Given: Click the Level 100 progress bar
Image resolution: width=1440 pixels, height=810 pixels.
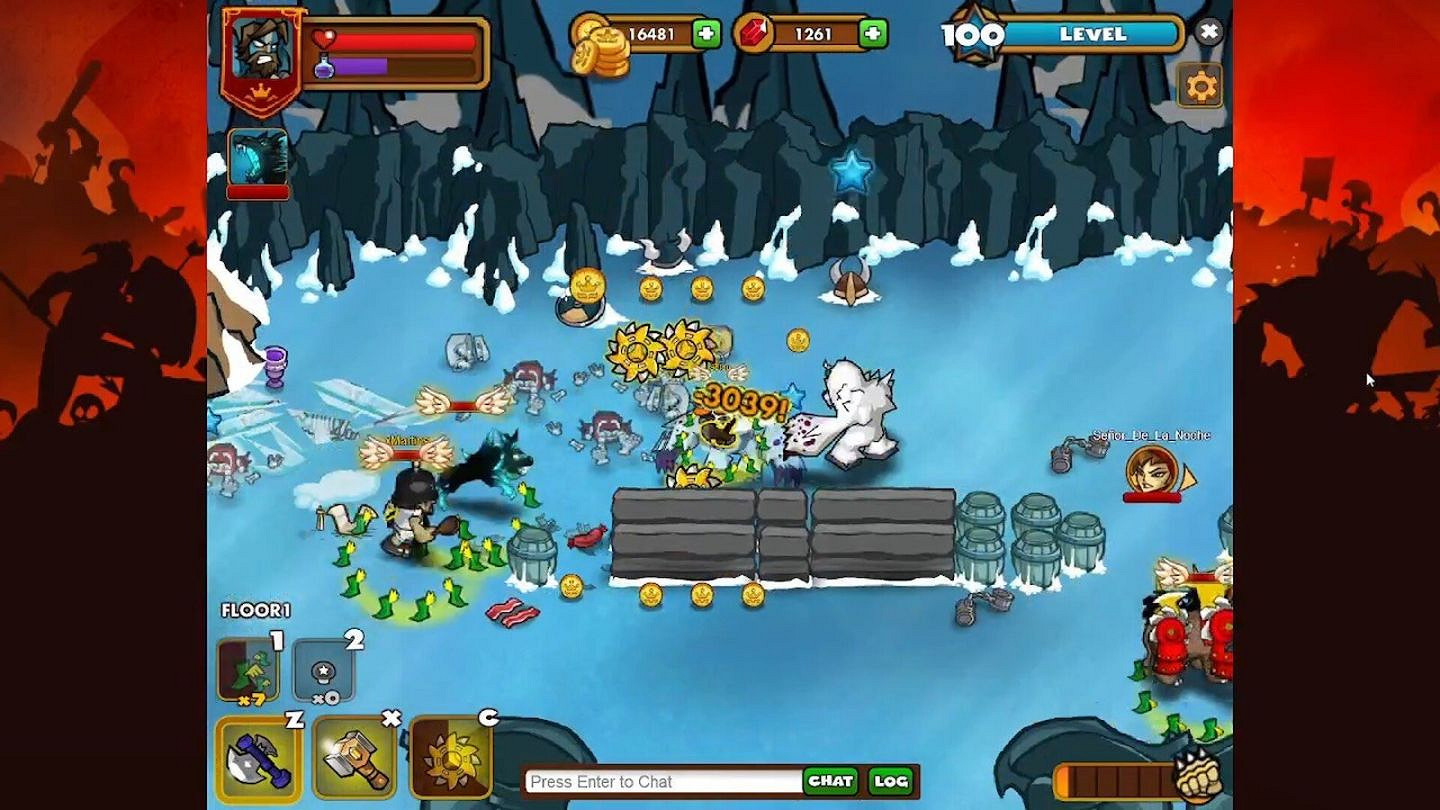Looking at the screenshot, I should 1090,33.
